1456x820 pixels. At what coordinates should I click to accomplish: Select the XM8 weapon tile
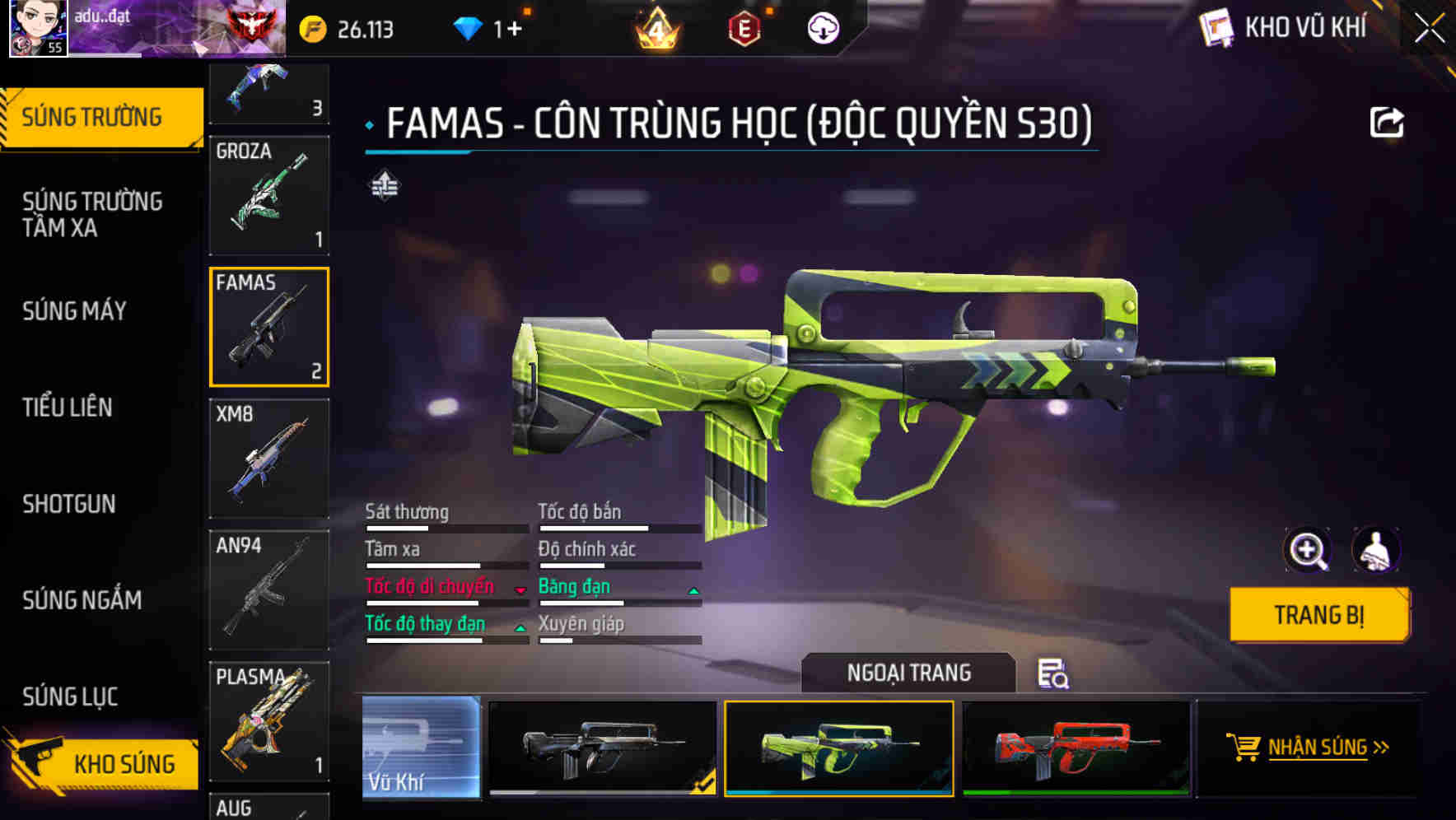pos(269,459)
